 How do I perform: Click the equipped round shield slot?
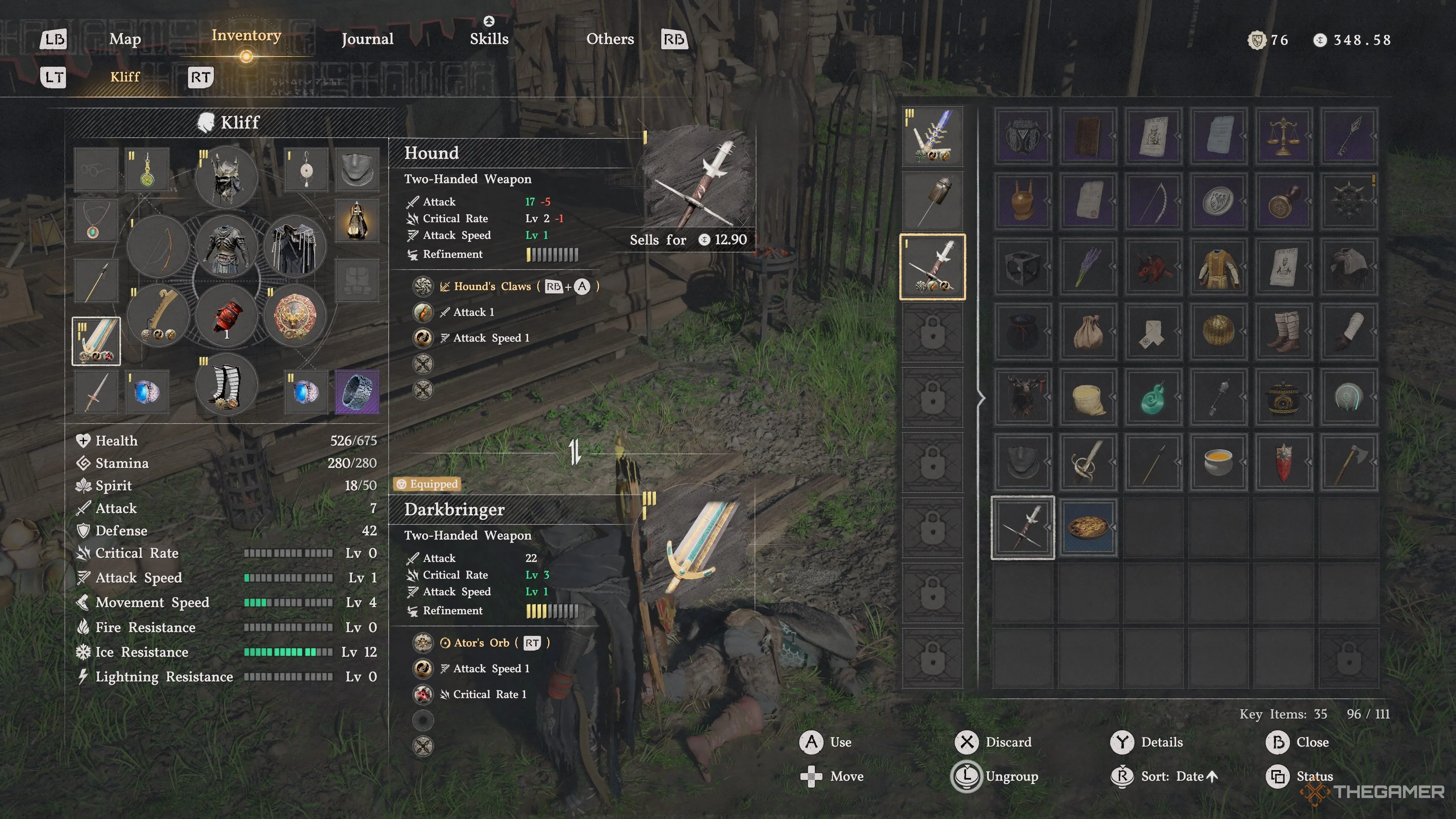[x=295, y=315]
